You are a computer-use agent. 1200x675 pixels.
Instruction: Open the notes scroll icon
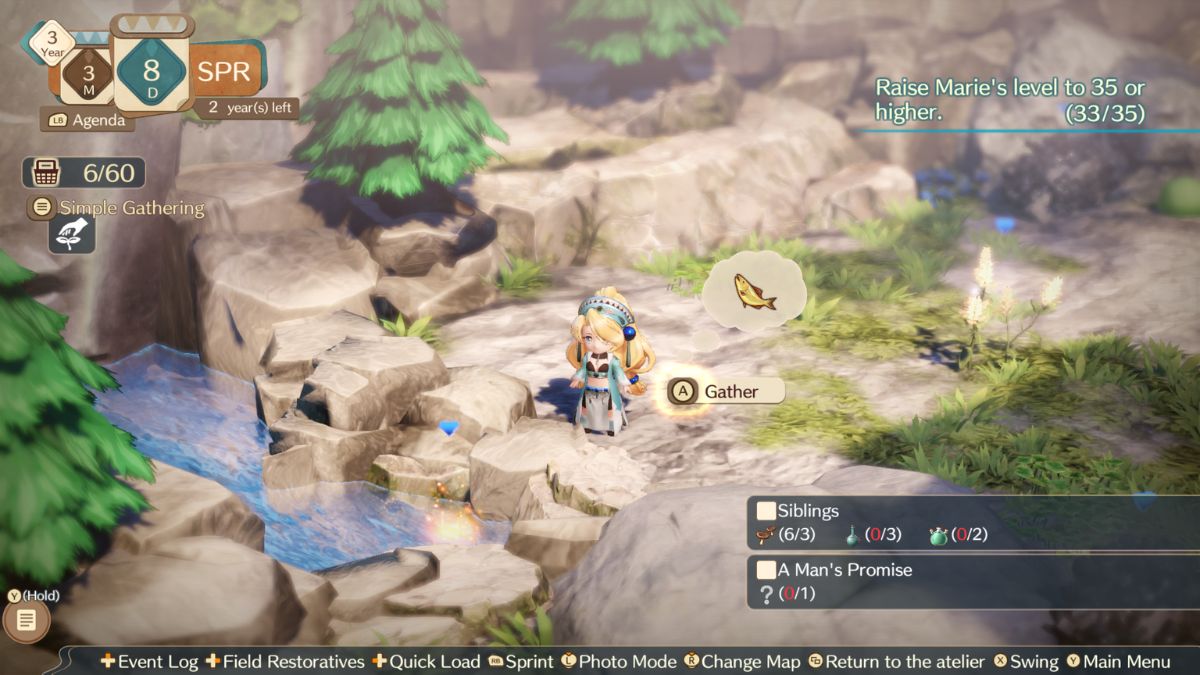pos(27,621)
